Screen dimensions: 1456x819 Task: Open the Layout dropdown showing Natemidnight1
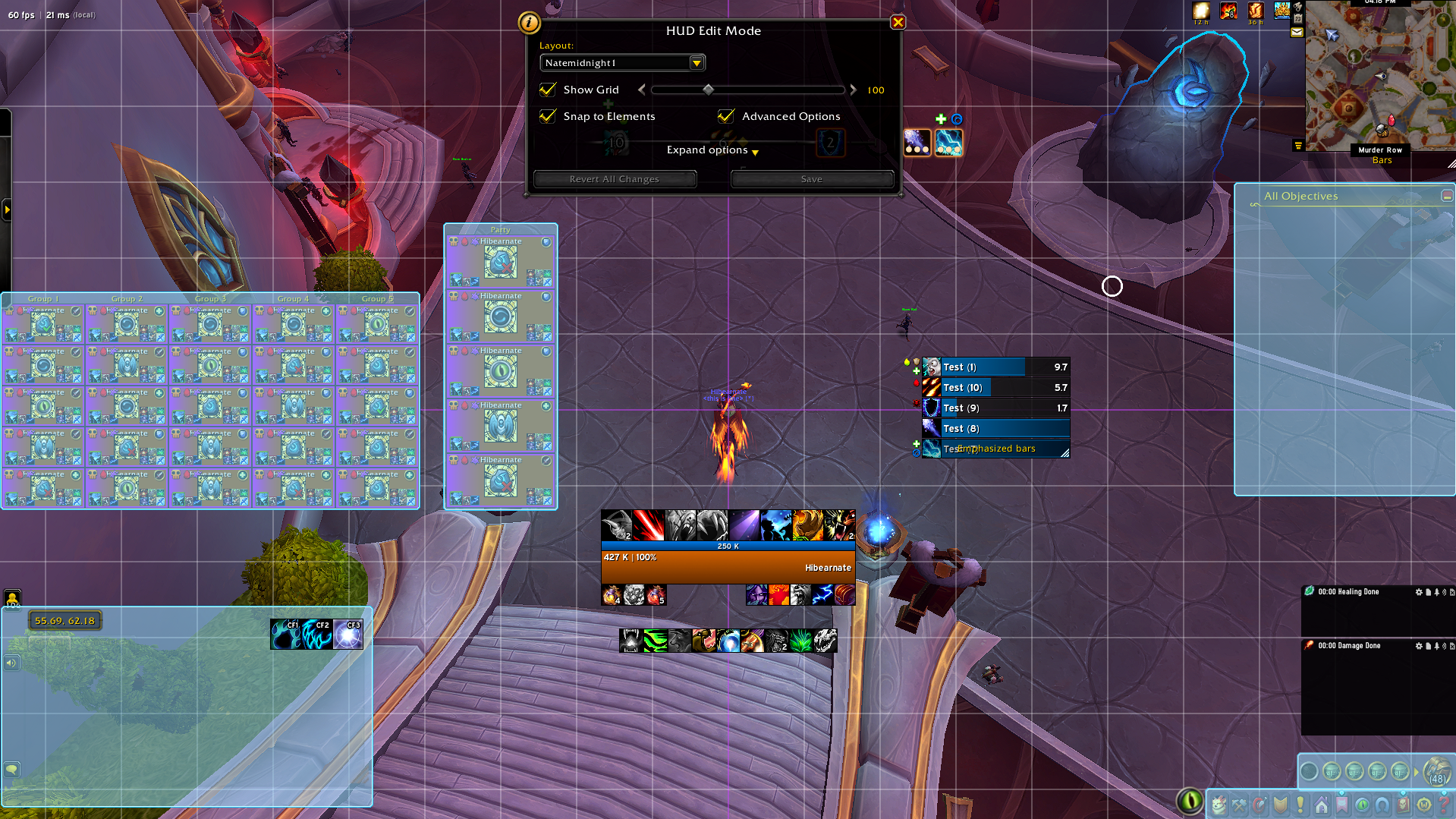[697, 63]
